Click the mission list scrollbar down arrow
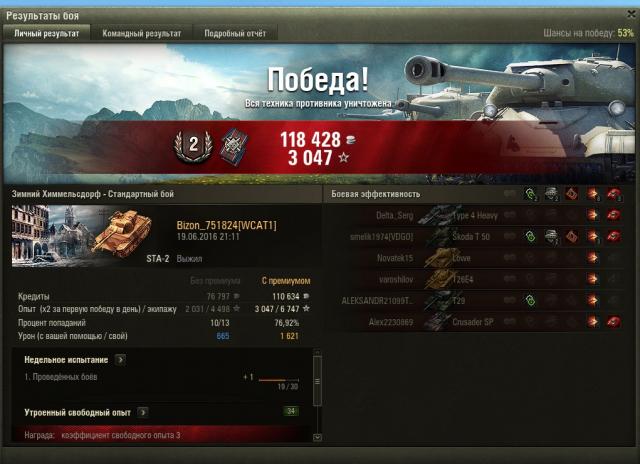This screenshot has width=640, height=464. pyautogui.click(x=318, y=437)
